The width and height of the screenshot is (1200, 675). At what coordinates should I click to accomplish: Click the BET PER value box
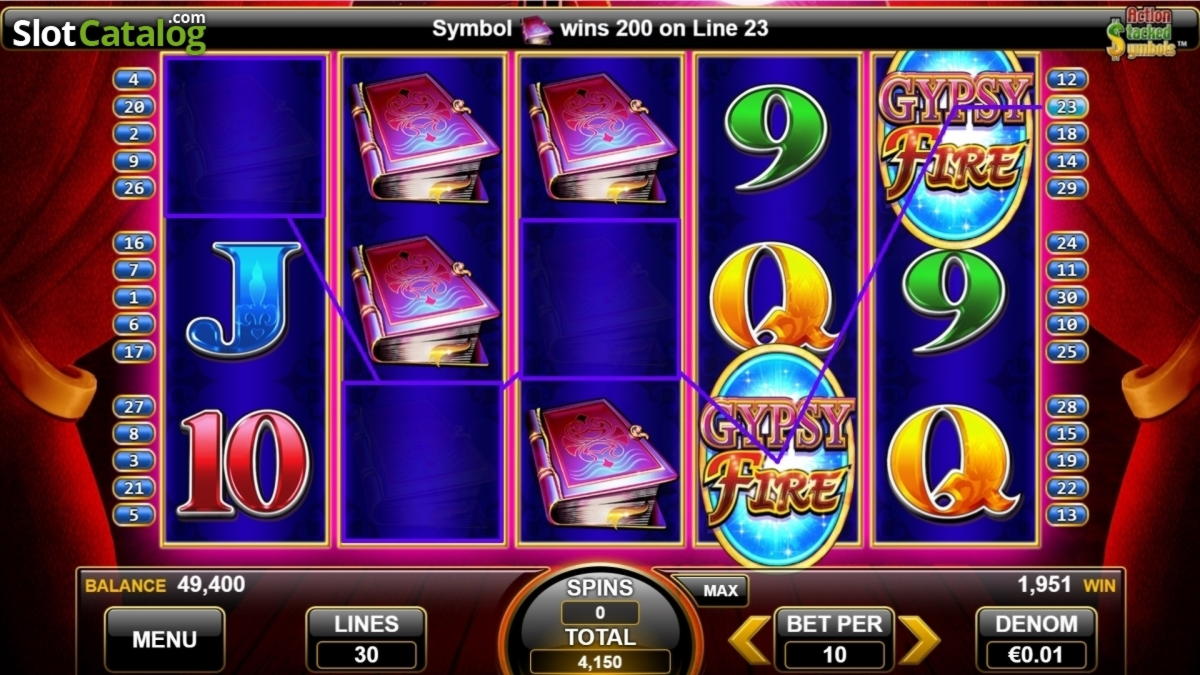pyautogui.click(x=834, y=655)
